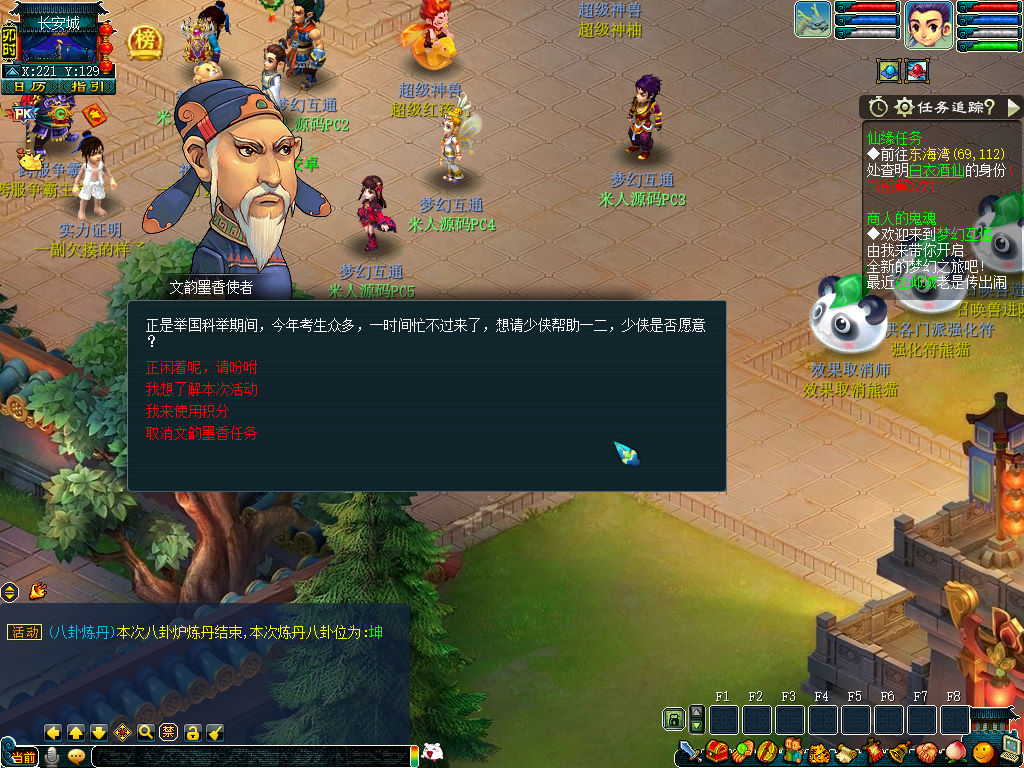1024x768 pixels.
Task: Open the computer system menu icon
Action: [1008, 749]
